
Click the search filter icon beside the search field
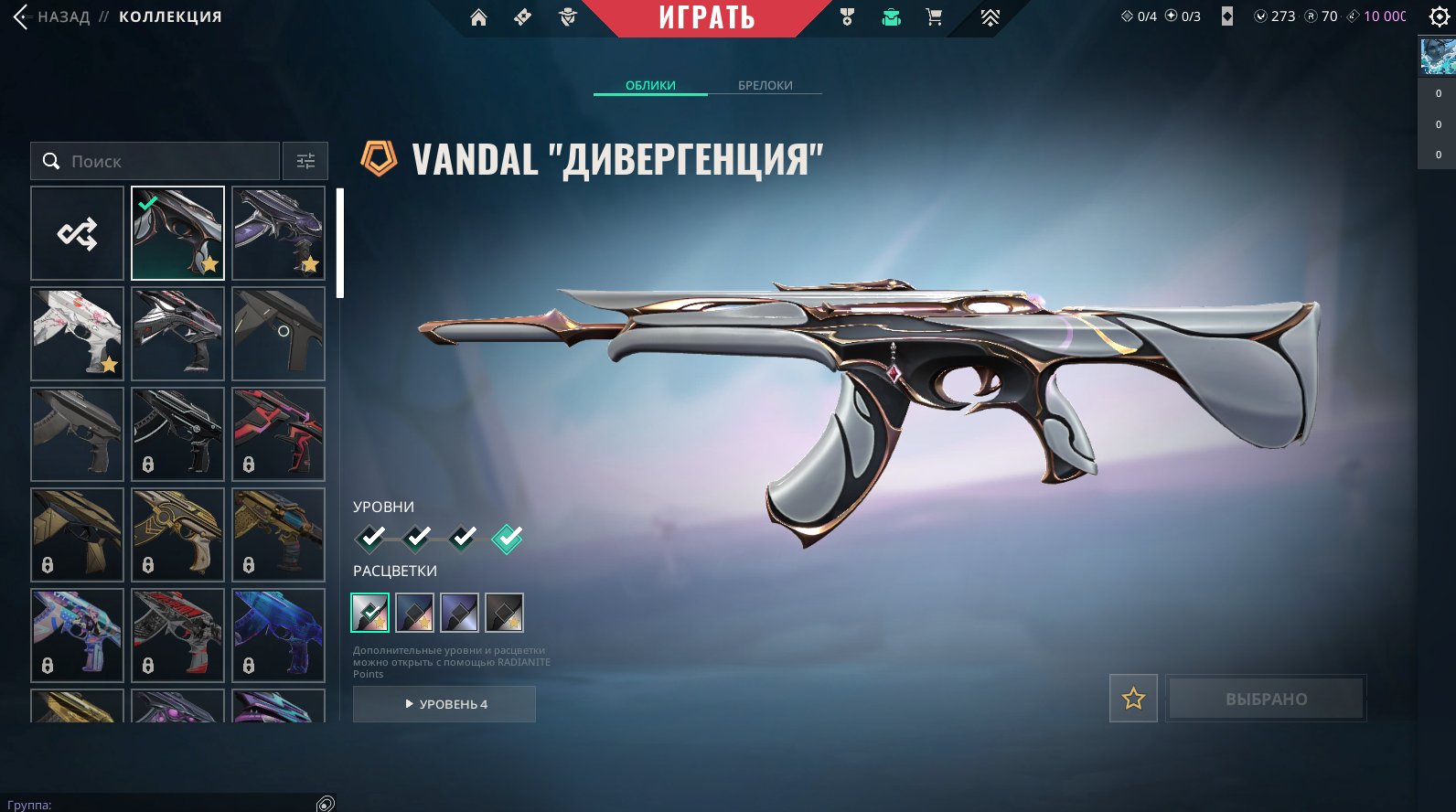[305, 160]
